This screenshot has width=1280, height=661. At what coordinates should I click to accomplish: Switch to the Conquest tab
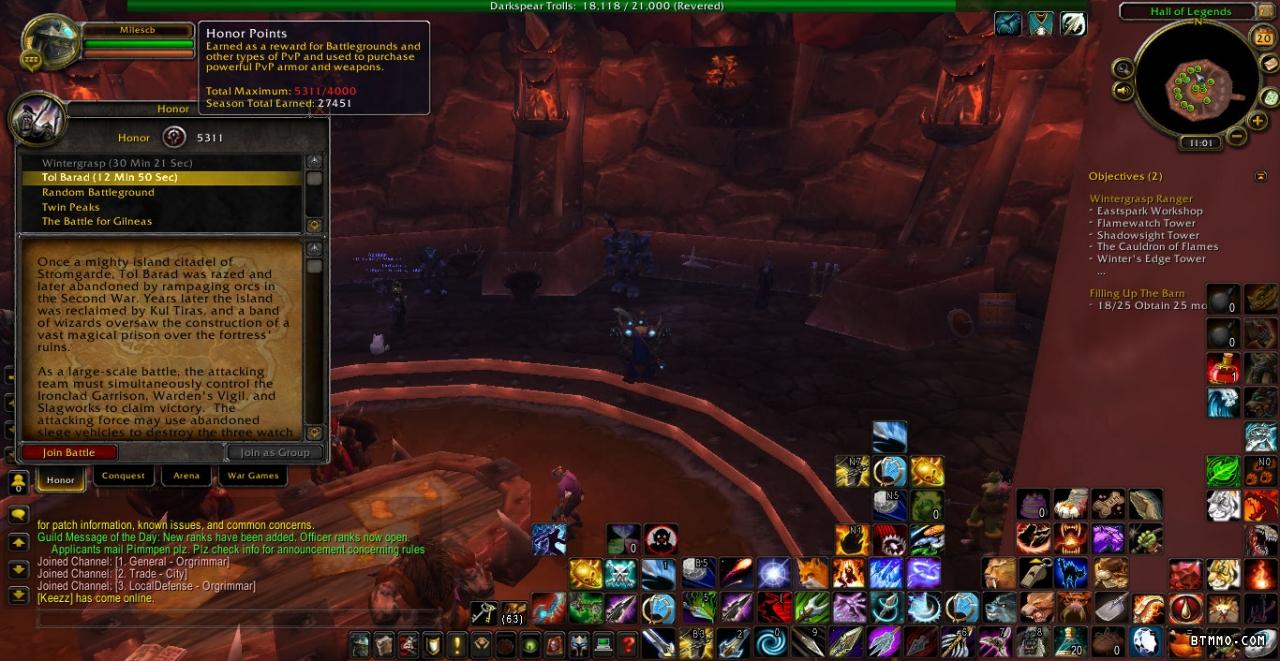(124, 476)
